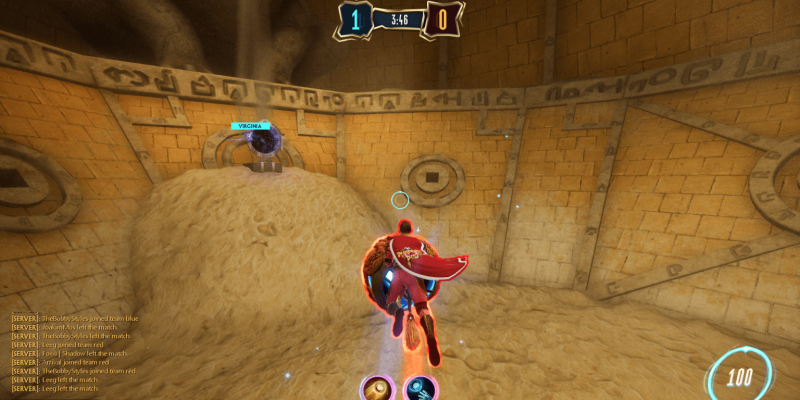The image size is (800, 400).
Task: Click the server chat message log
Action: 75,353
